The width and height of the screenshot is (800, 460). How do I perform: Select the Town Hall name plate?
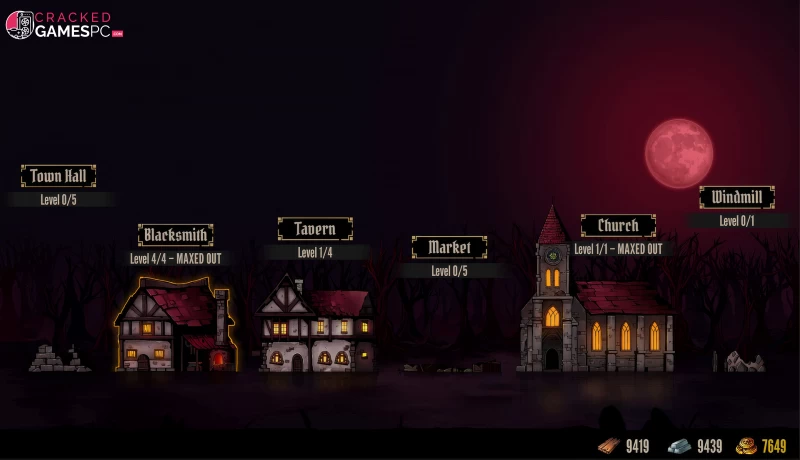click(x=58, y=176)
